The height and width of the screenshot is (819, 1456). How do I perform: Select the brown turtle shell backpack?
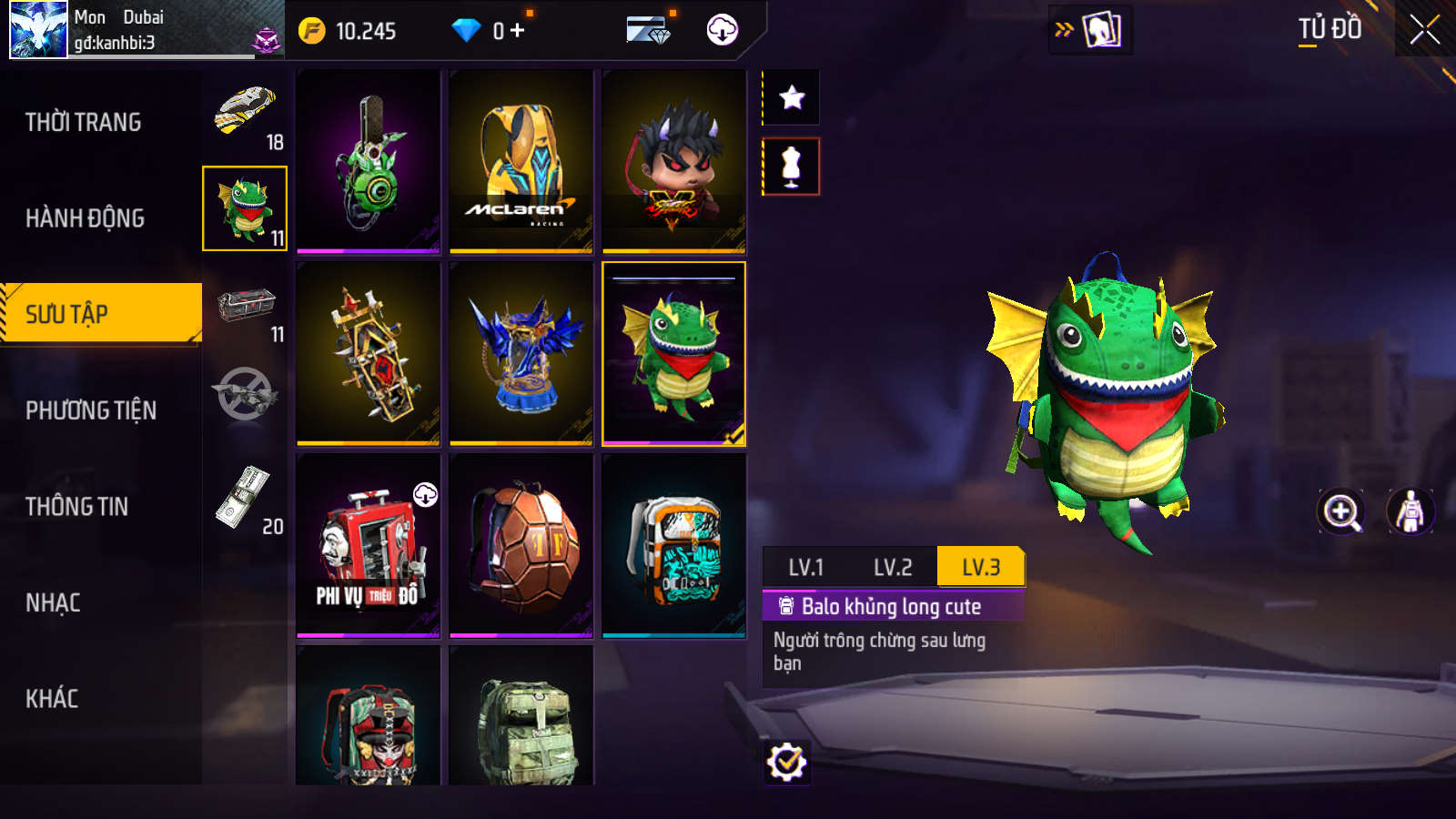click(x=521, y=546)
